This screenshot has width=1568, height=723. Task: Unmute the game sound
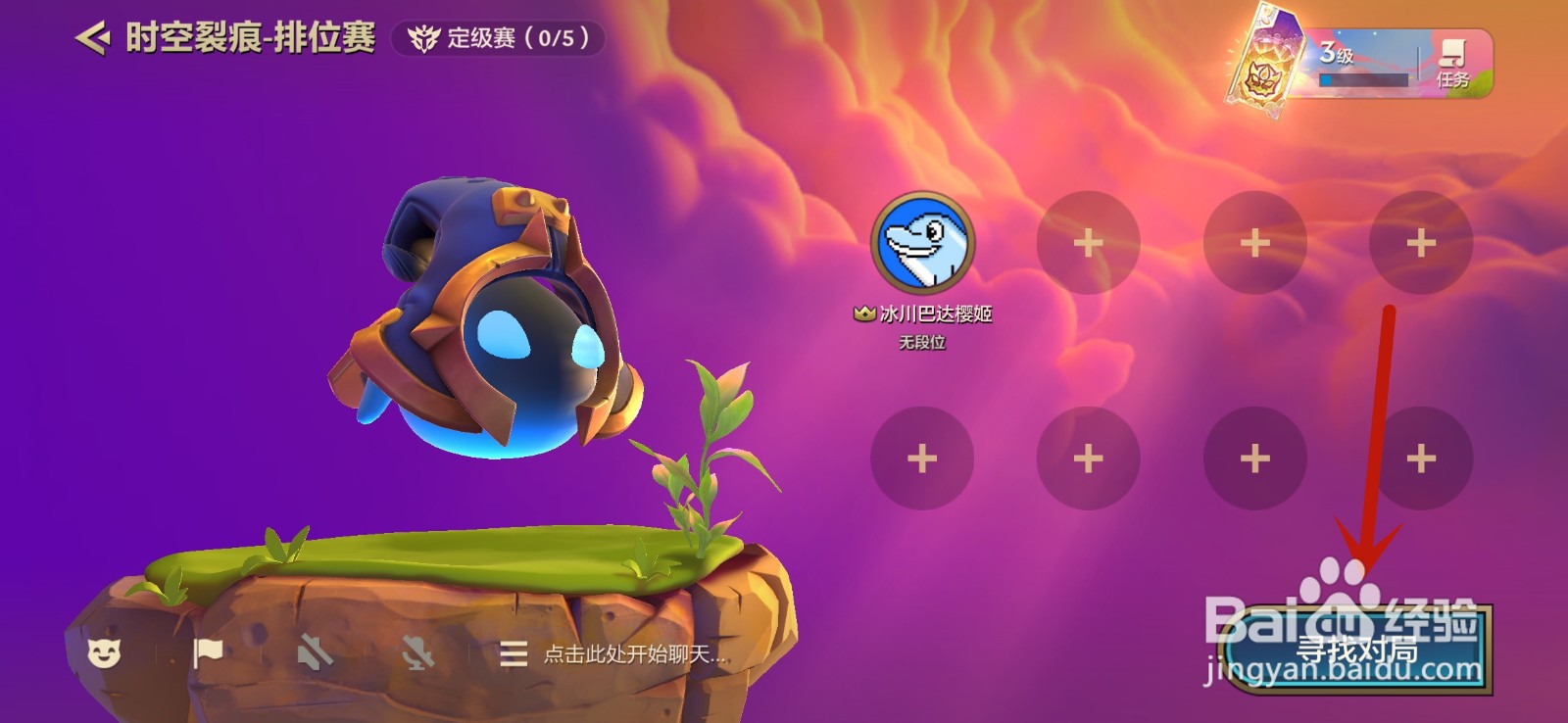[x=316, y=658]
